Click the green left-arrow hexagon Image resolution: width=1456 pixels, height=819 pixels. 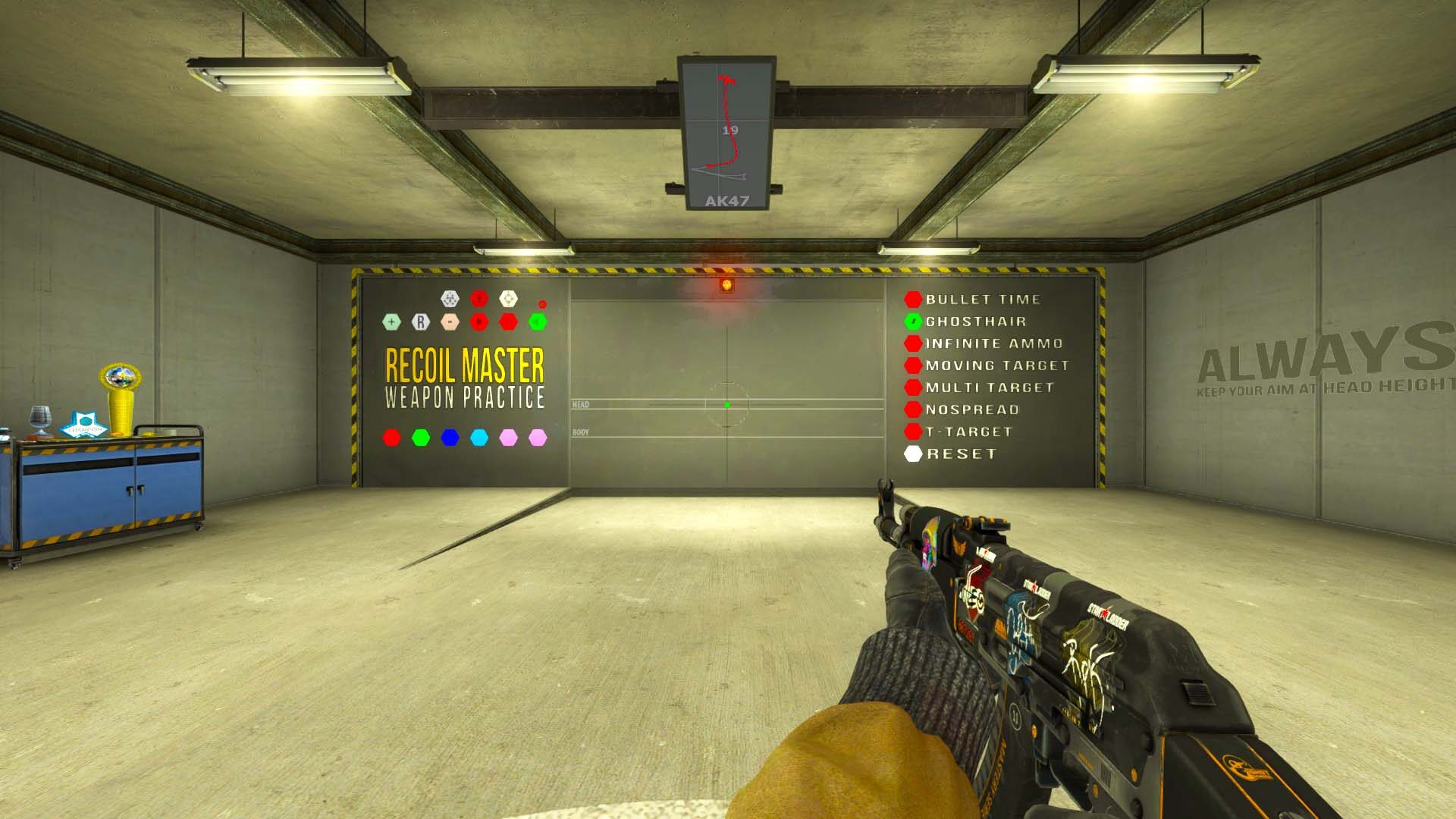pos(537,322)
